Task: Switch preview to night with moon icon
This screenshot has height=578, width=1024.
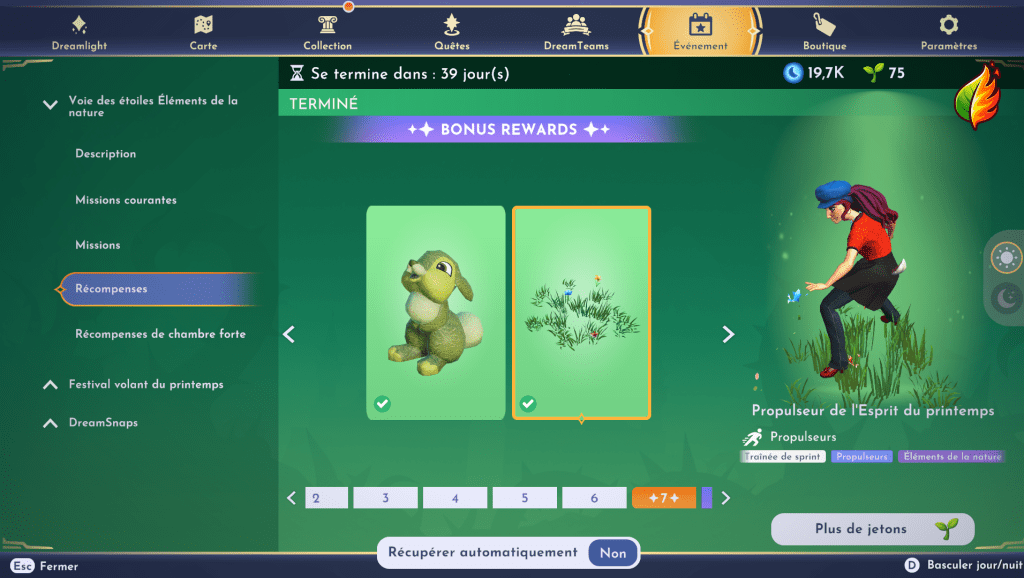Action: point(1004,298)
